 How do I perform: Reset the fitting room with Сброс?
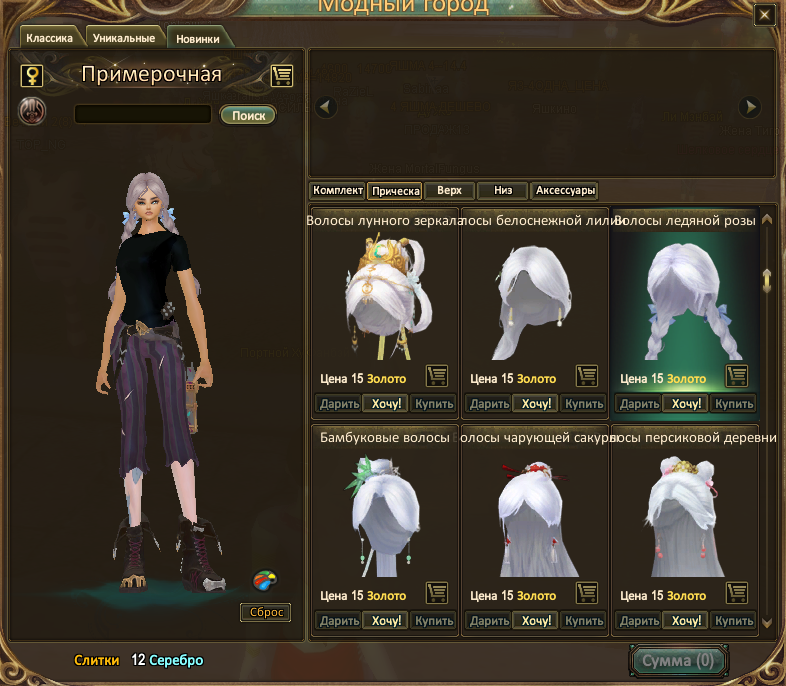(x=266, y=612)
